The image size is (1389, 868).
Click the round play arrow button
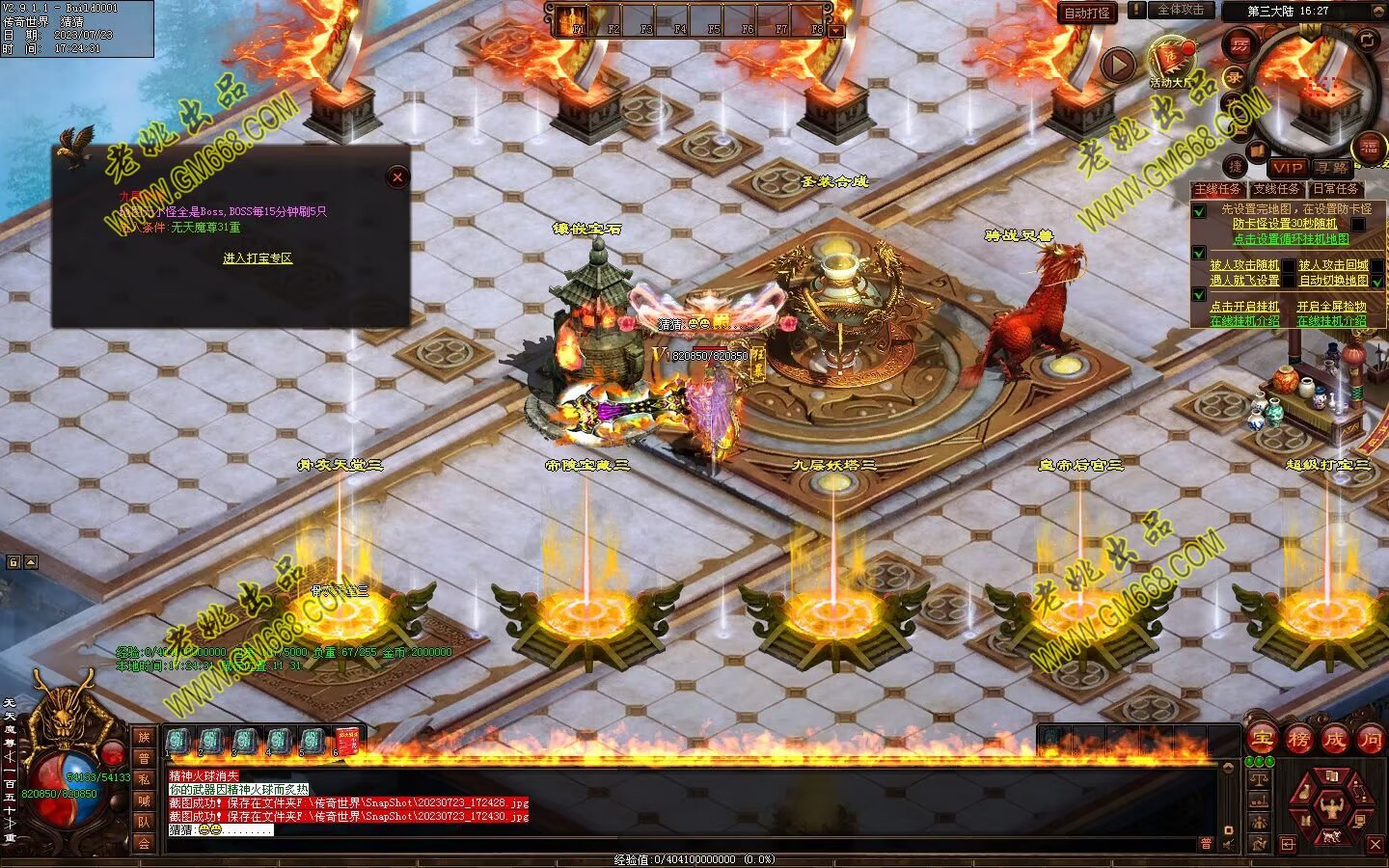click(x=1118, y=65)
